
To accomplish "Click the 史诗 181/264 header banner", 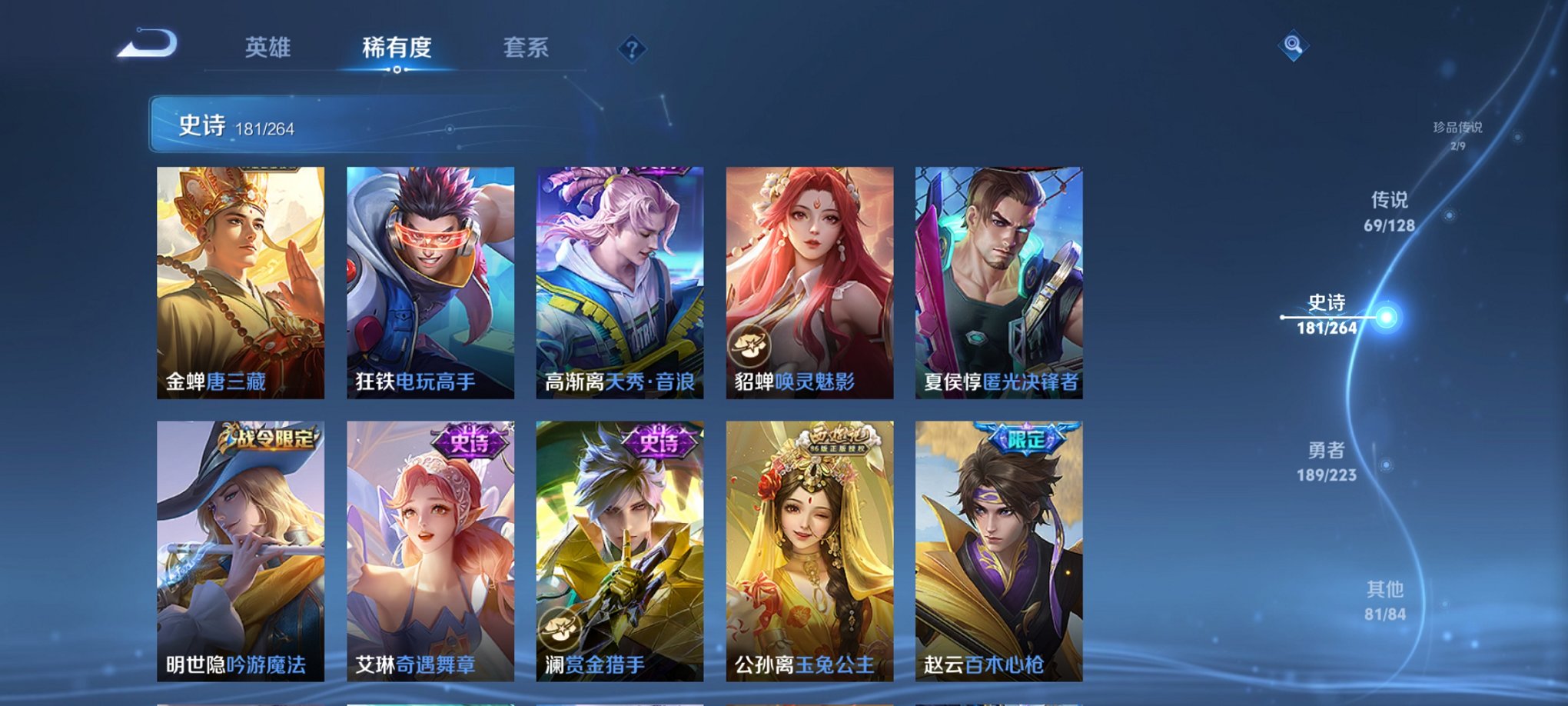I will point(307,125).
